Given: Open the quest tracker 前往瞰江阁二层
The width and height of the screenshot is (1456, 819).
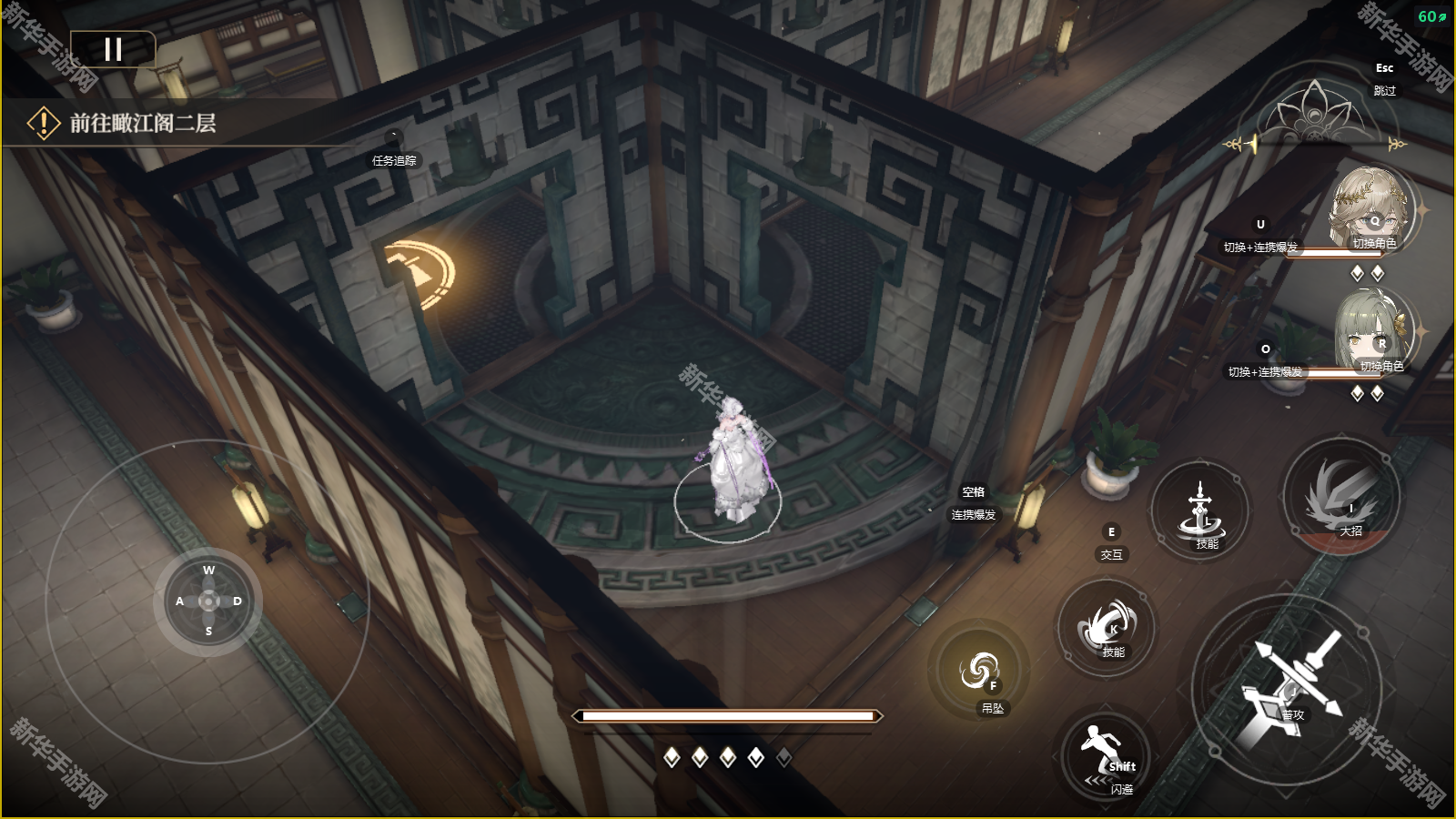Looking at the screenshot, I should (143, 123).
